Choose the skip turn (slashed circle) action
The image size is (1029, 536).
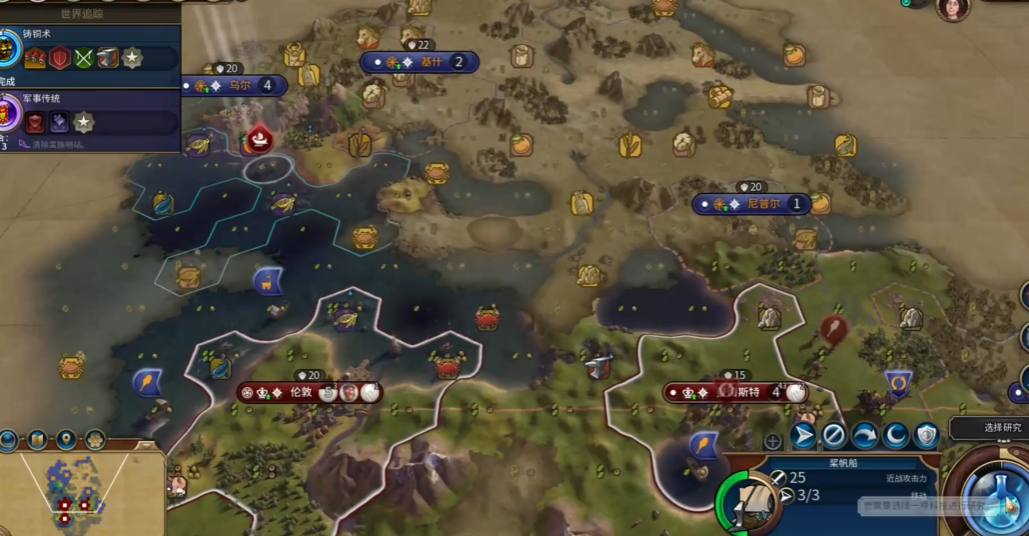[834, 436]
